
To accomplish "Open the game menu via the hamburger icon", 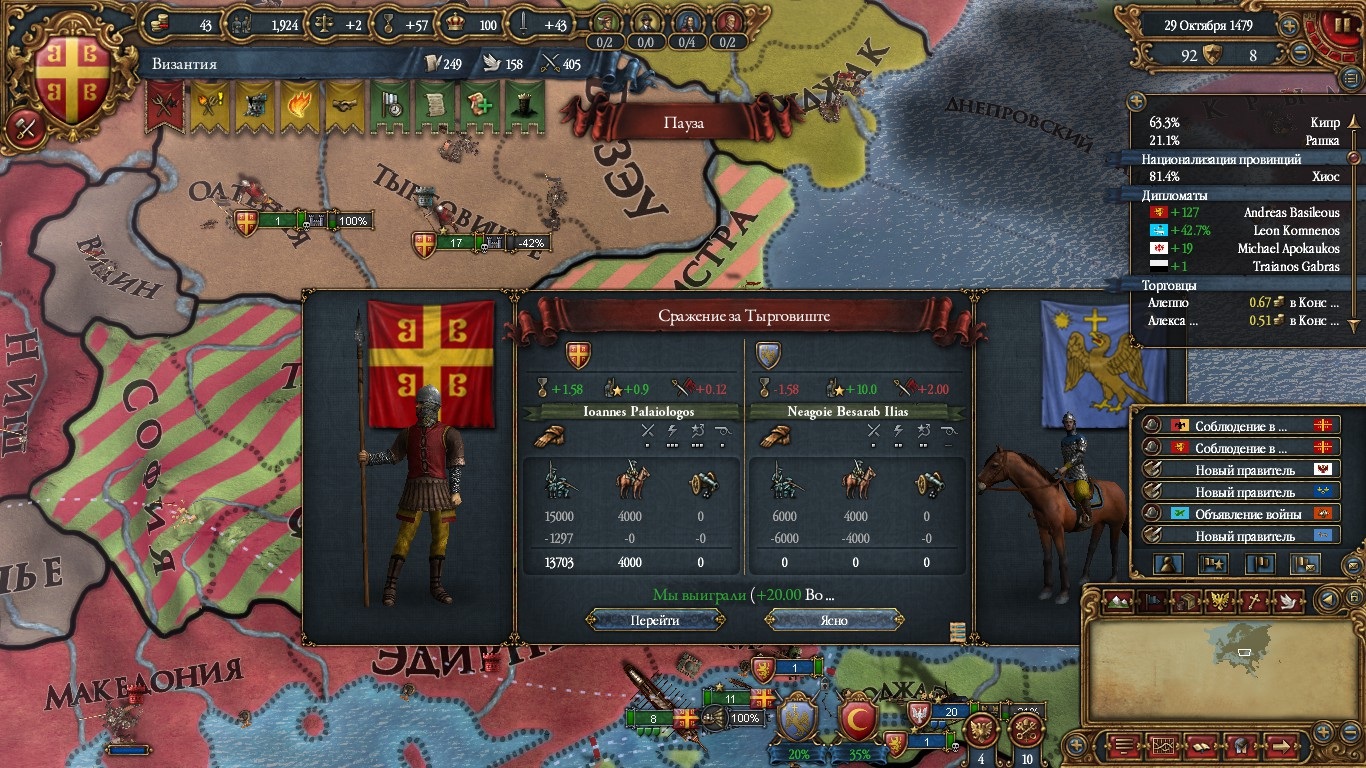I will (1124, 747).
